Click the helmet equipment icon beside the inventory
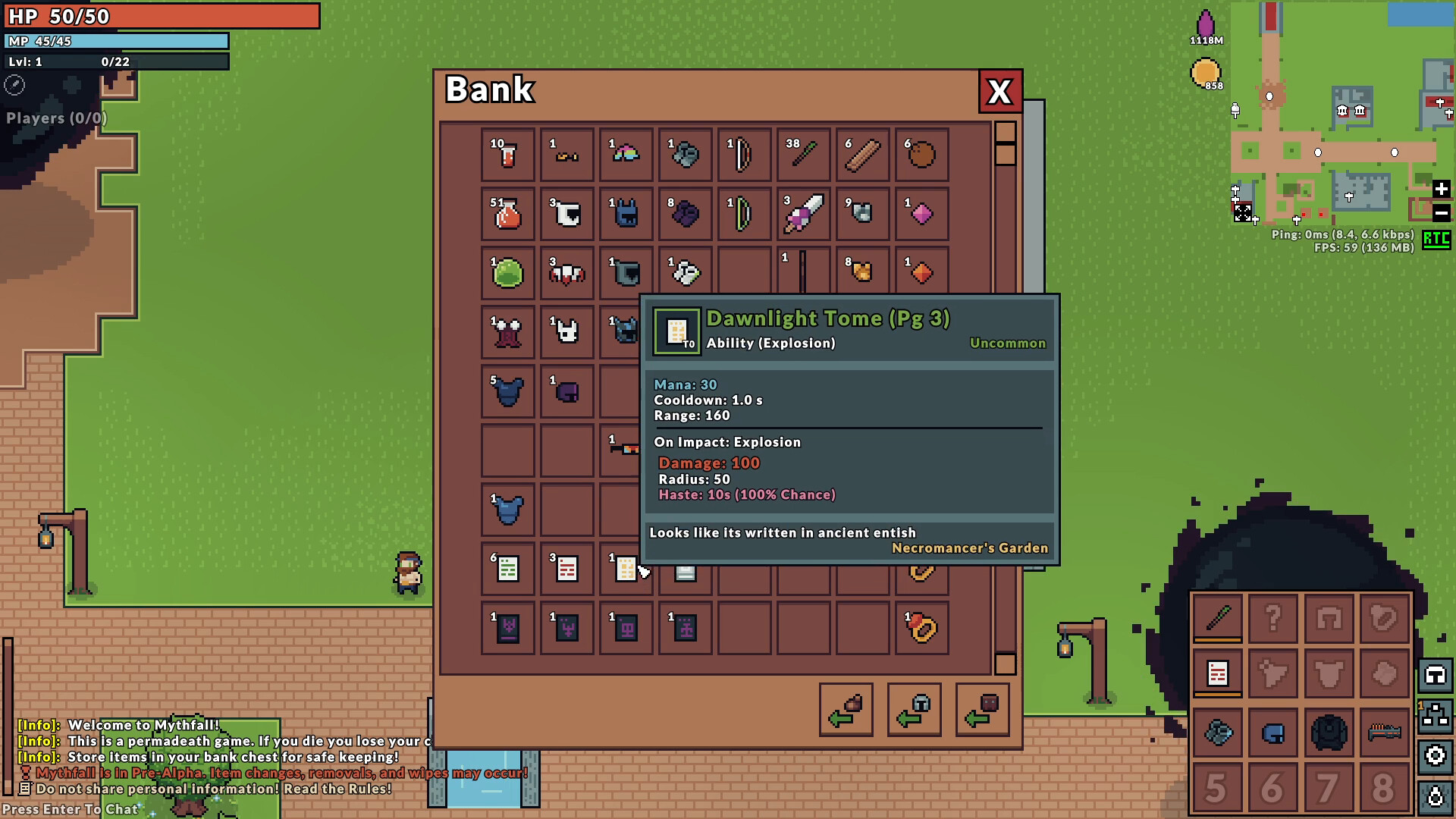1456x819 pixels. pos(1436,676)
